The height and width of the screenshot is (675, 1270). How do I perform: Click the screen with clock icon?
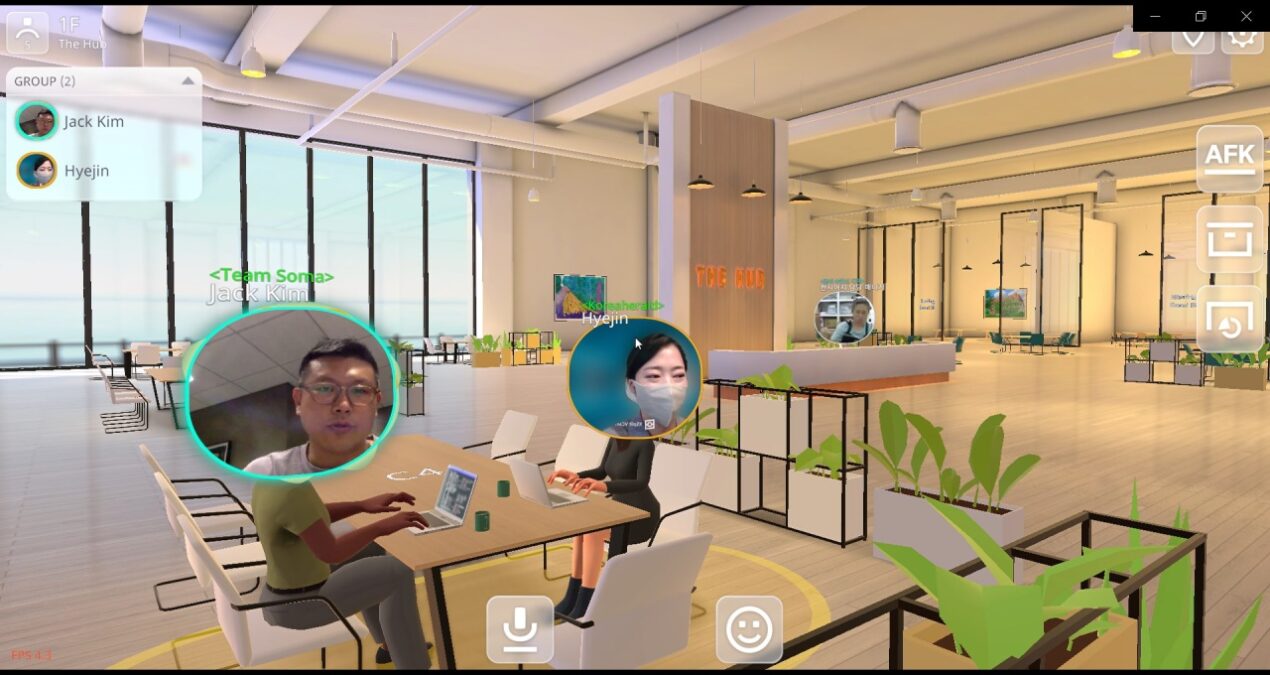pyautogui.click(x=1229, y=319)
